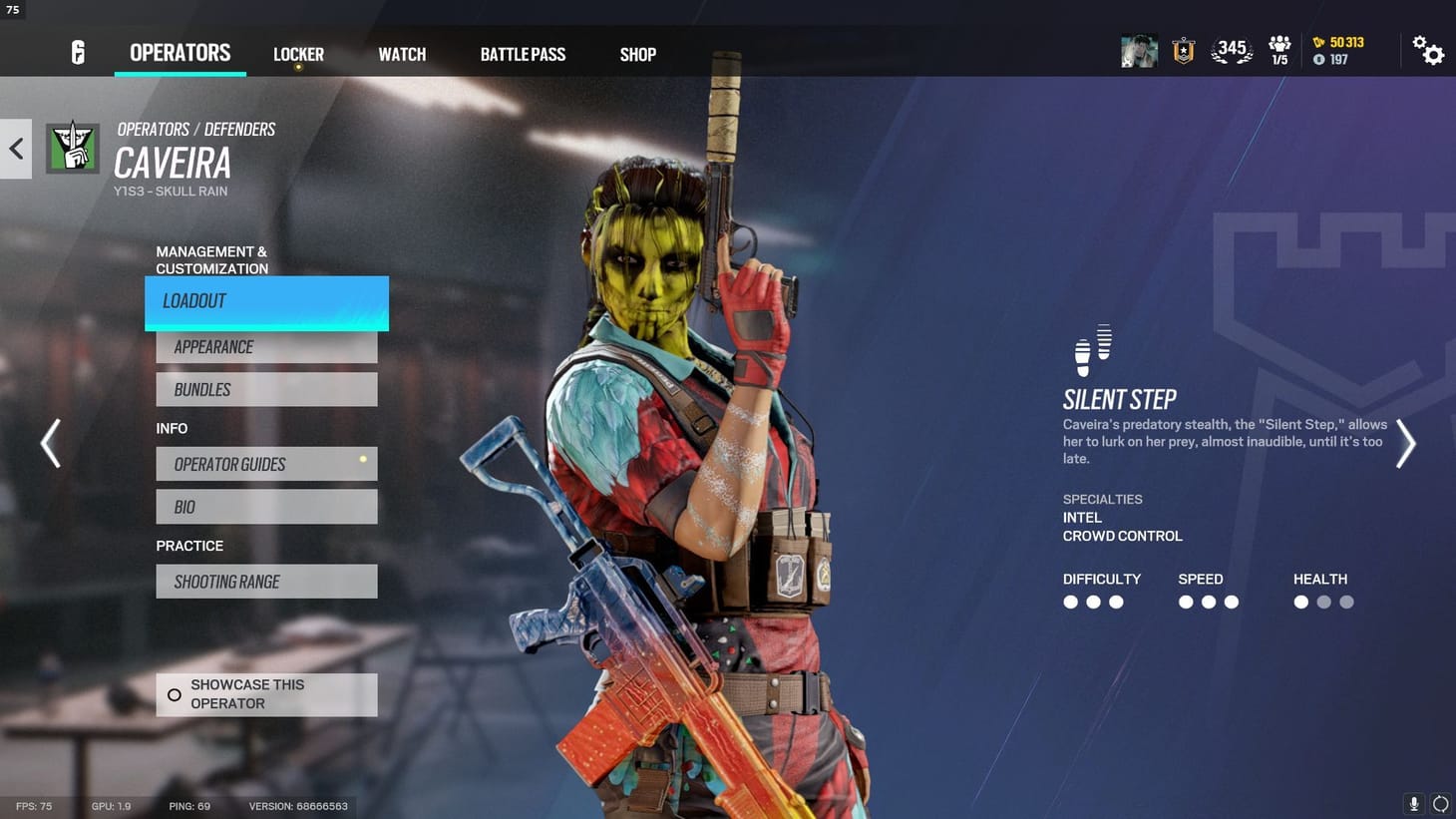The image size is (1456, 819).
Task: Click the left operator navigation chevron
Action: [x=49, y=443]
